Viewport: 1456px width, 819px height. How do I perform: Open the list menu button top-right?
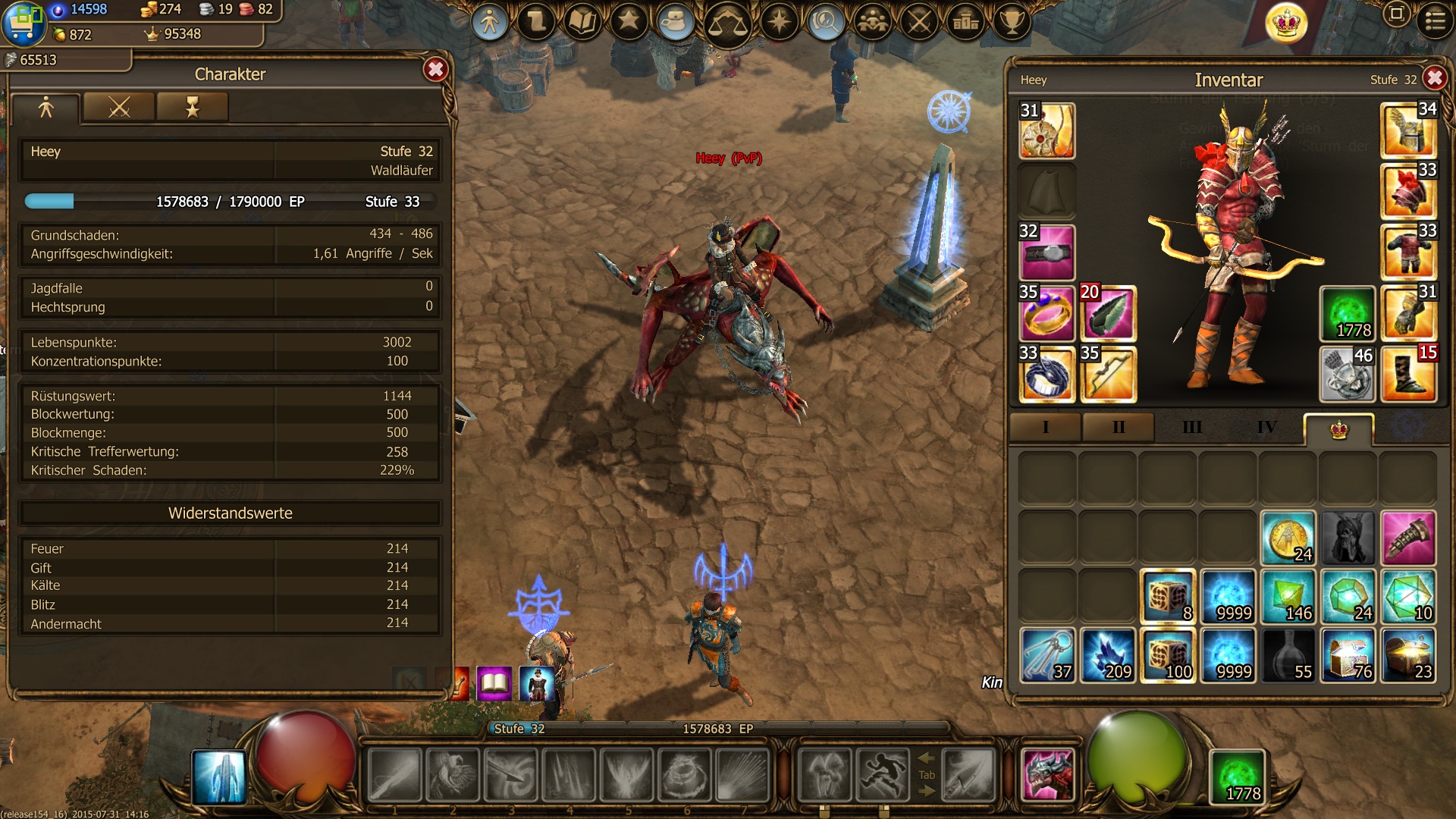(x=1435, y=20)
